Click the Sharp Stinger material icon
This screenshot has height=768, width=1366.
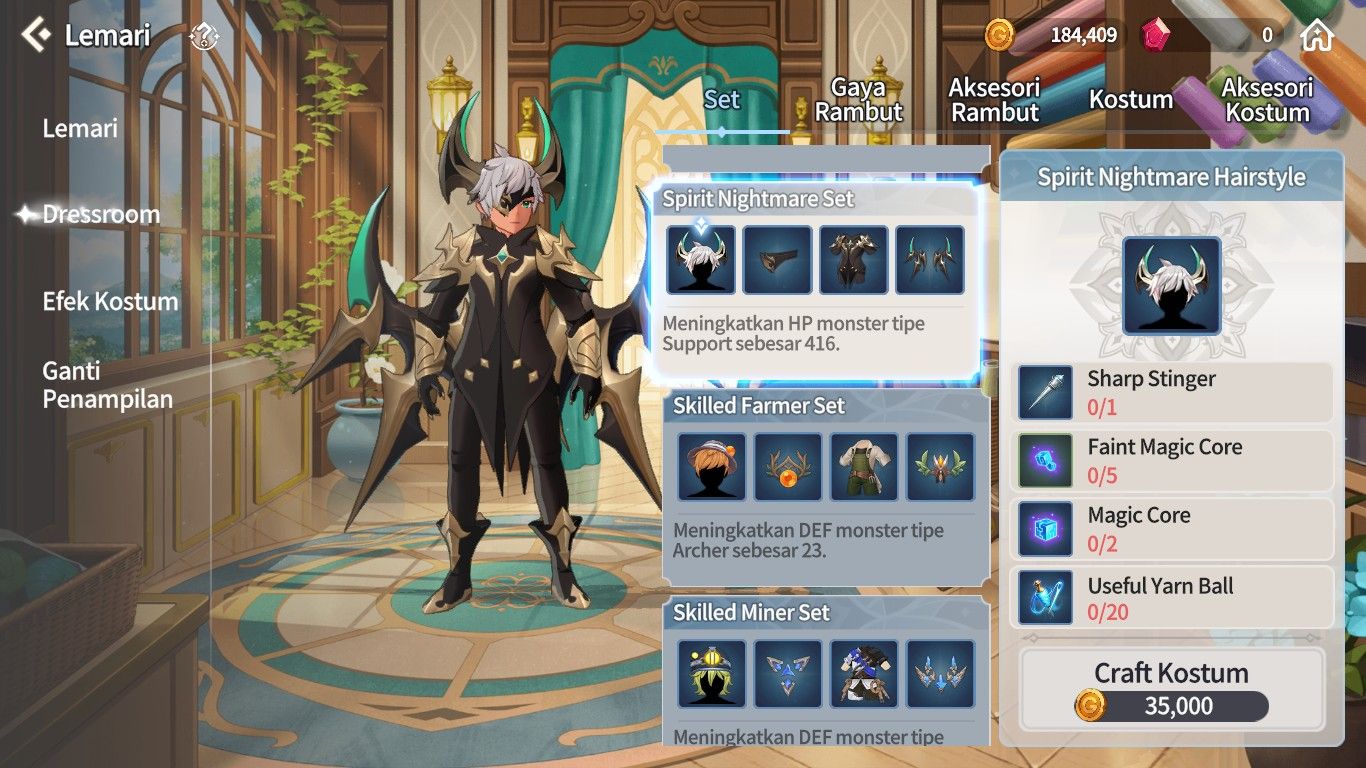click(1045, 391)
